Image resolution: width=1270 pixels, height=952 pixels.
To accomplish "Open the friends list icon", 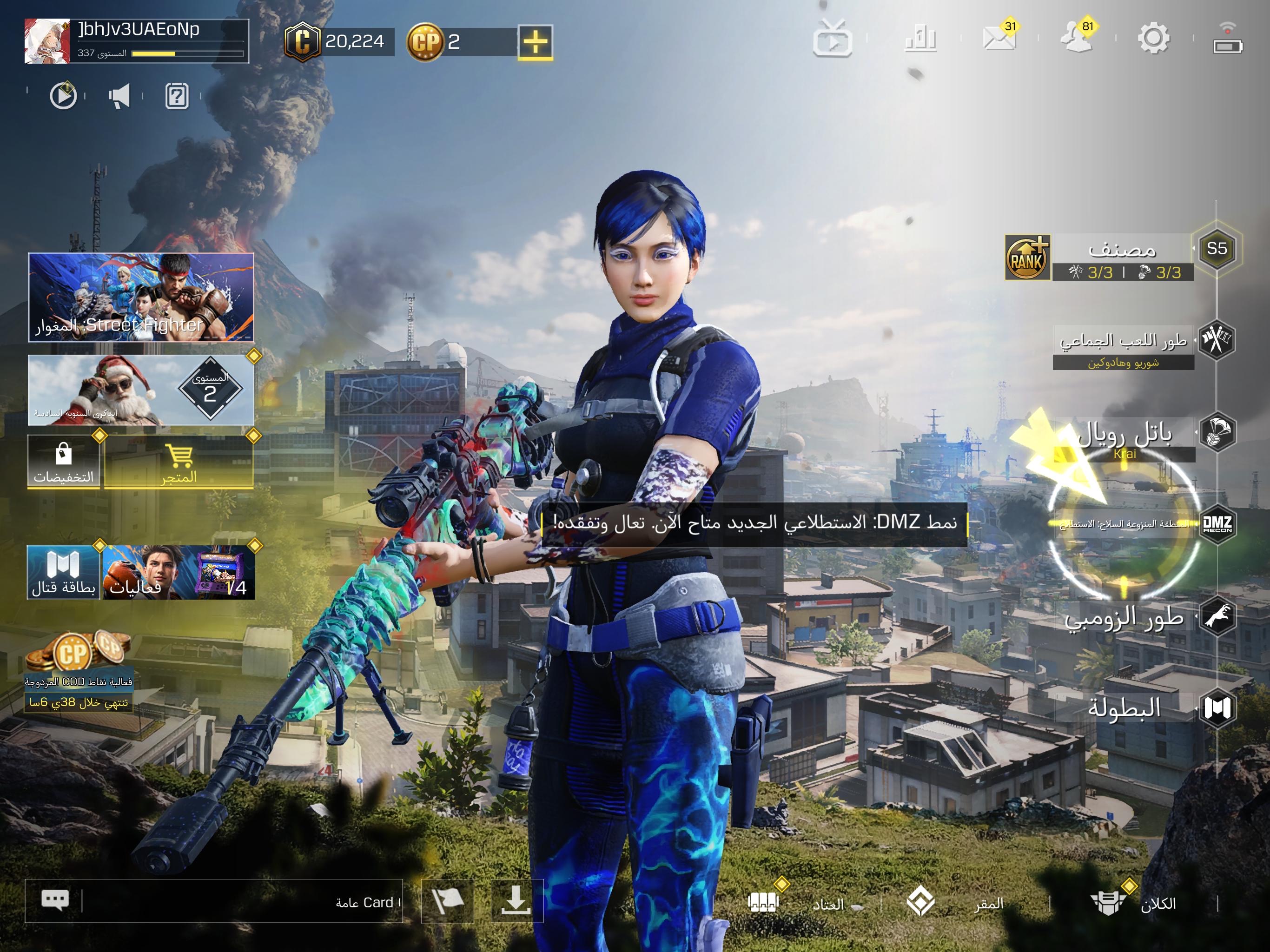I will pos(1076,39).
